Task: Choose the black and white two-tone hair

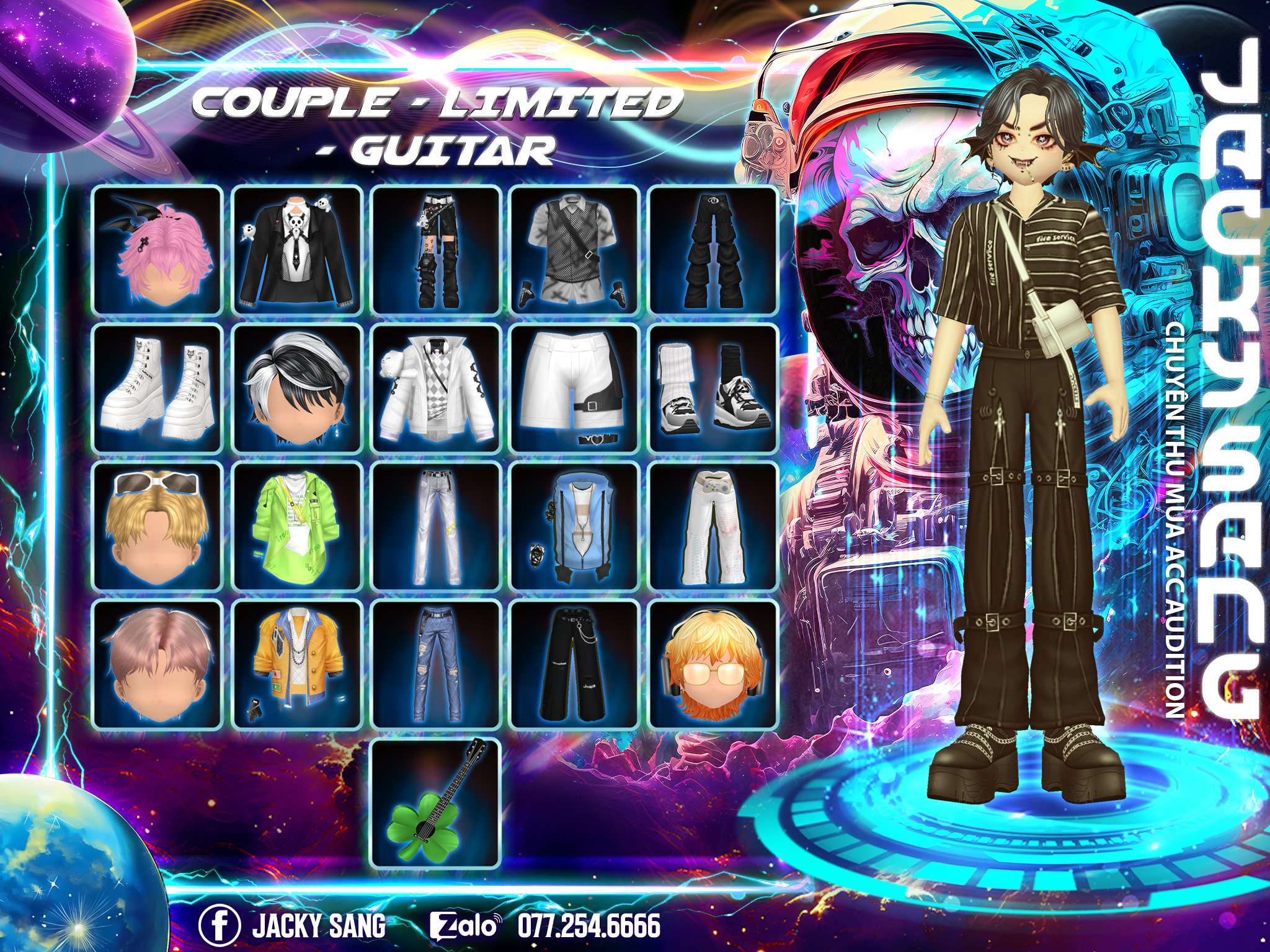Action: pos(297,388)
